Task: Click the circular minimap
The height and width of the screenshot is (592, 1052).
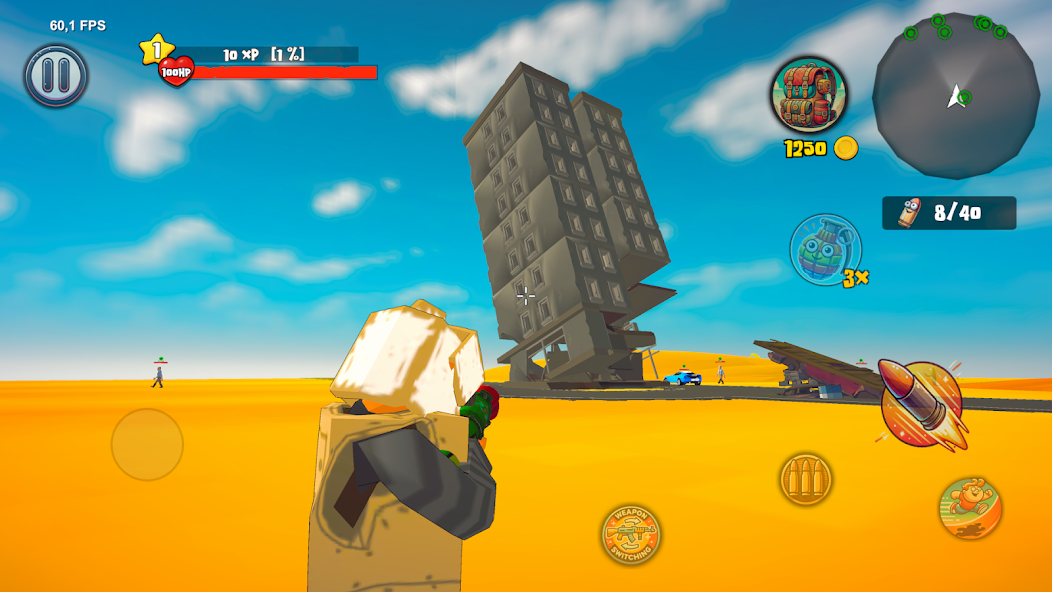Action: coord(955,95)
